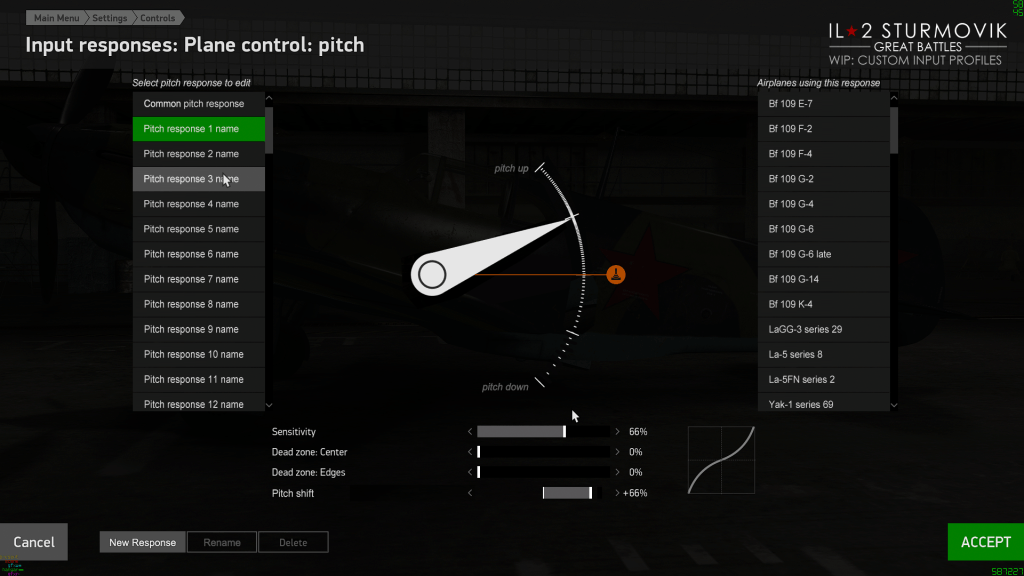Open the Settings breadcrumb
This screenshot has width=1024, height=576.
click(109, 18)
